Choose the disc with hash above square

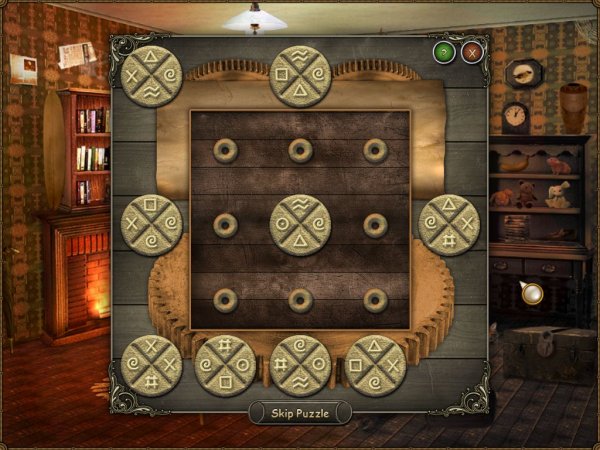point(226,365)
